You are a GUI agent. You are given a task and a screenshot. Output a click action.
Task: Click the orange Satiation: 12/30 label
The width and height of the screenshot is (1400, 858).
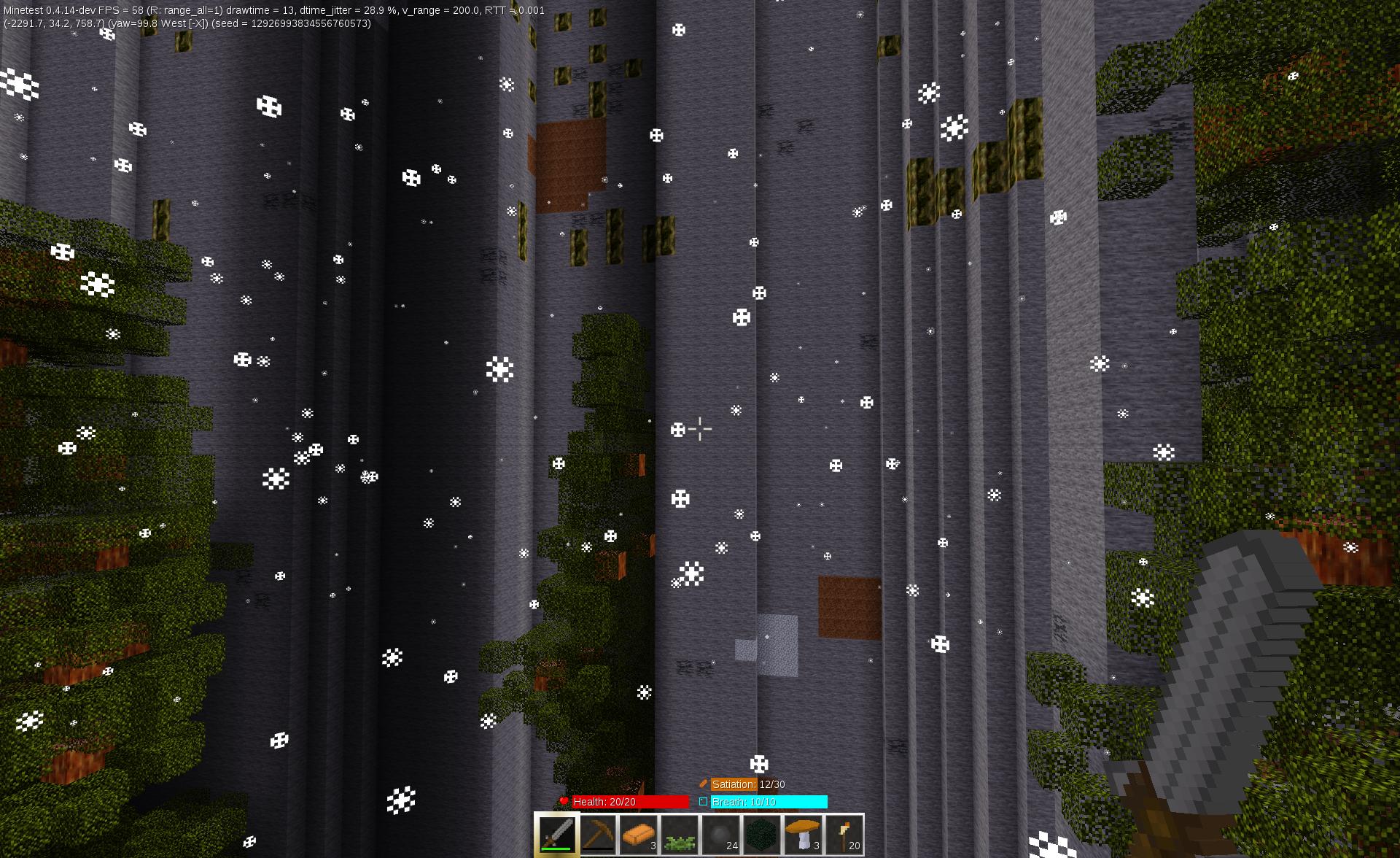tap(734, 784)
